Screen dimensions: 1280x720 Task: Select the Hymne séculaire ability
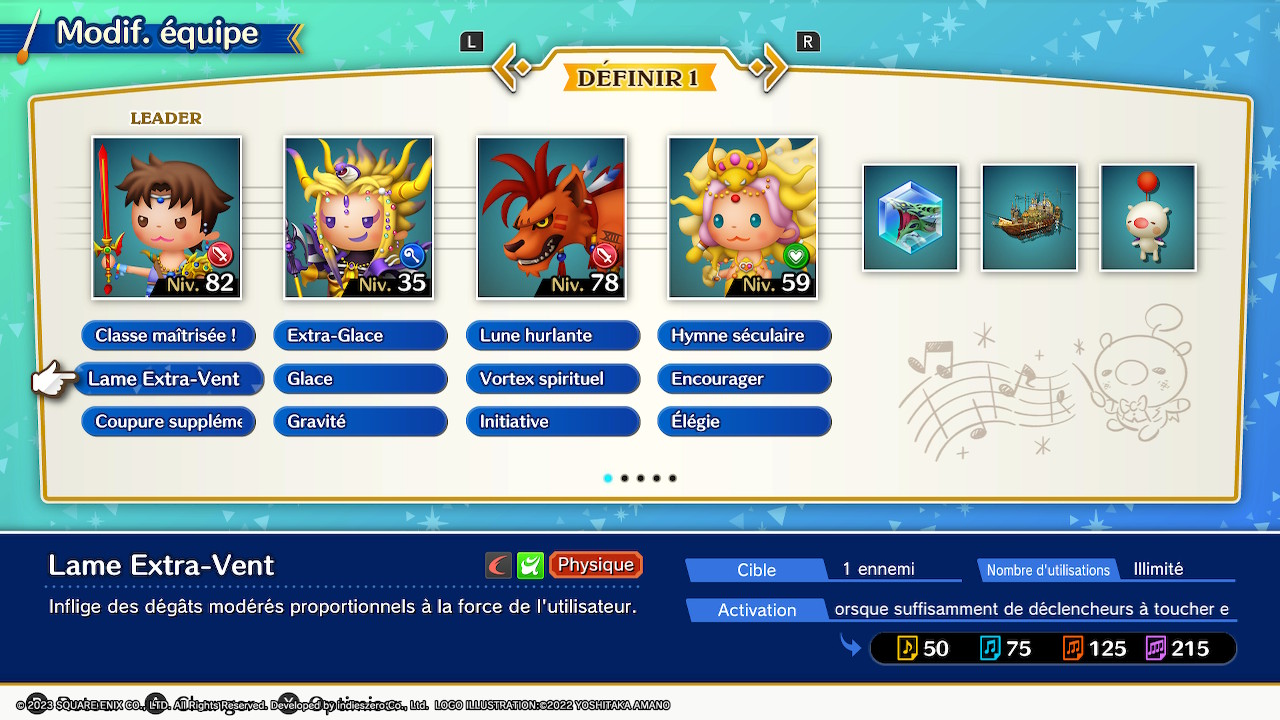pos(744,336)
